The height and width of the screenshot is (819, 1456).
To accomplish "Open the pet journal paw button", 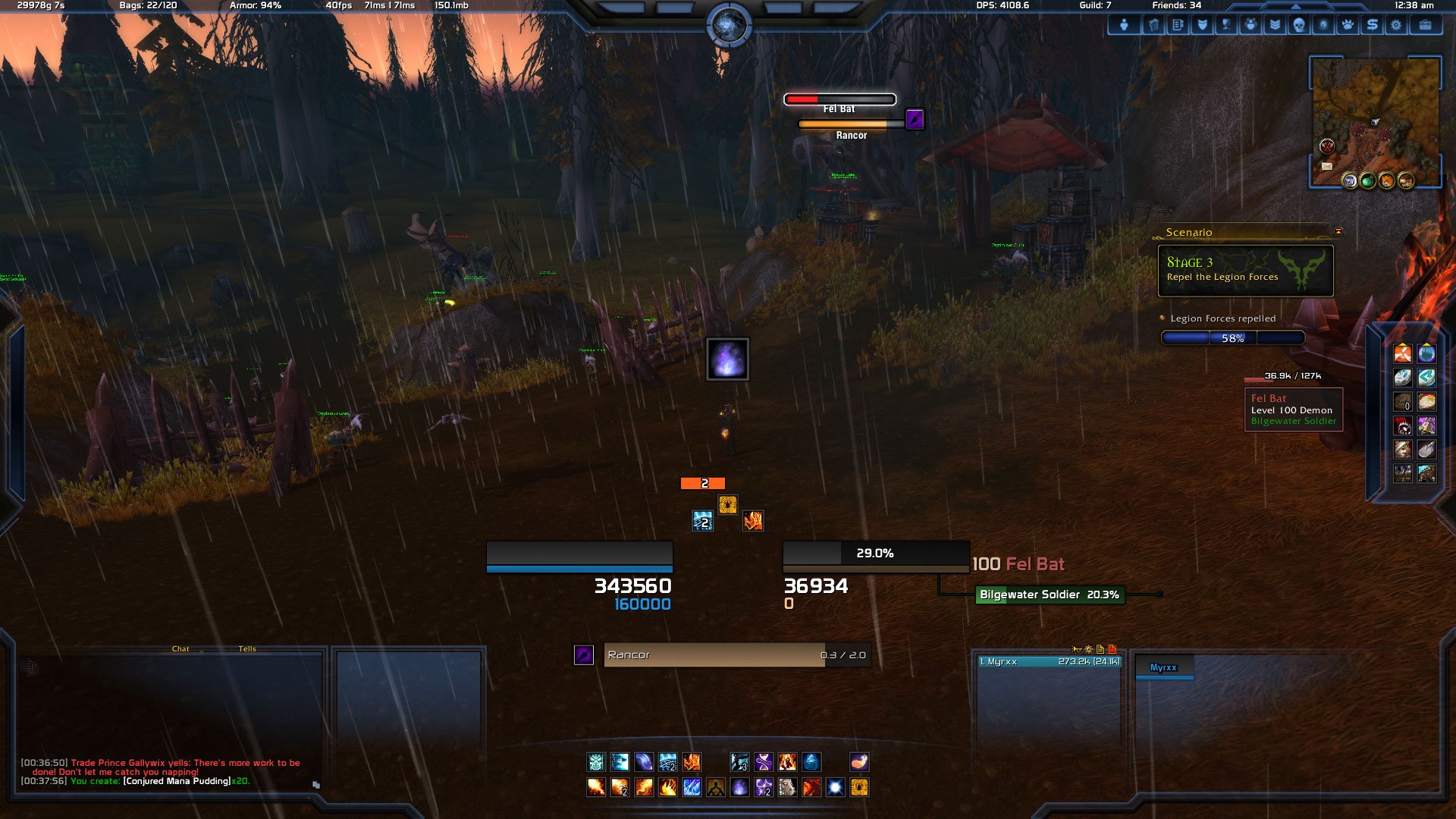I will point(1347,25).
